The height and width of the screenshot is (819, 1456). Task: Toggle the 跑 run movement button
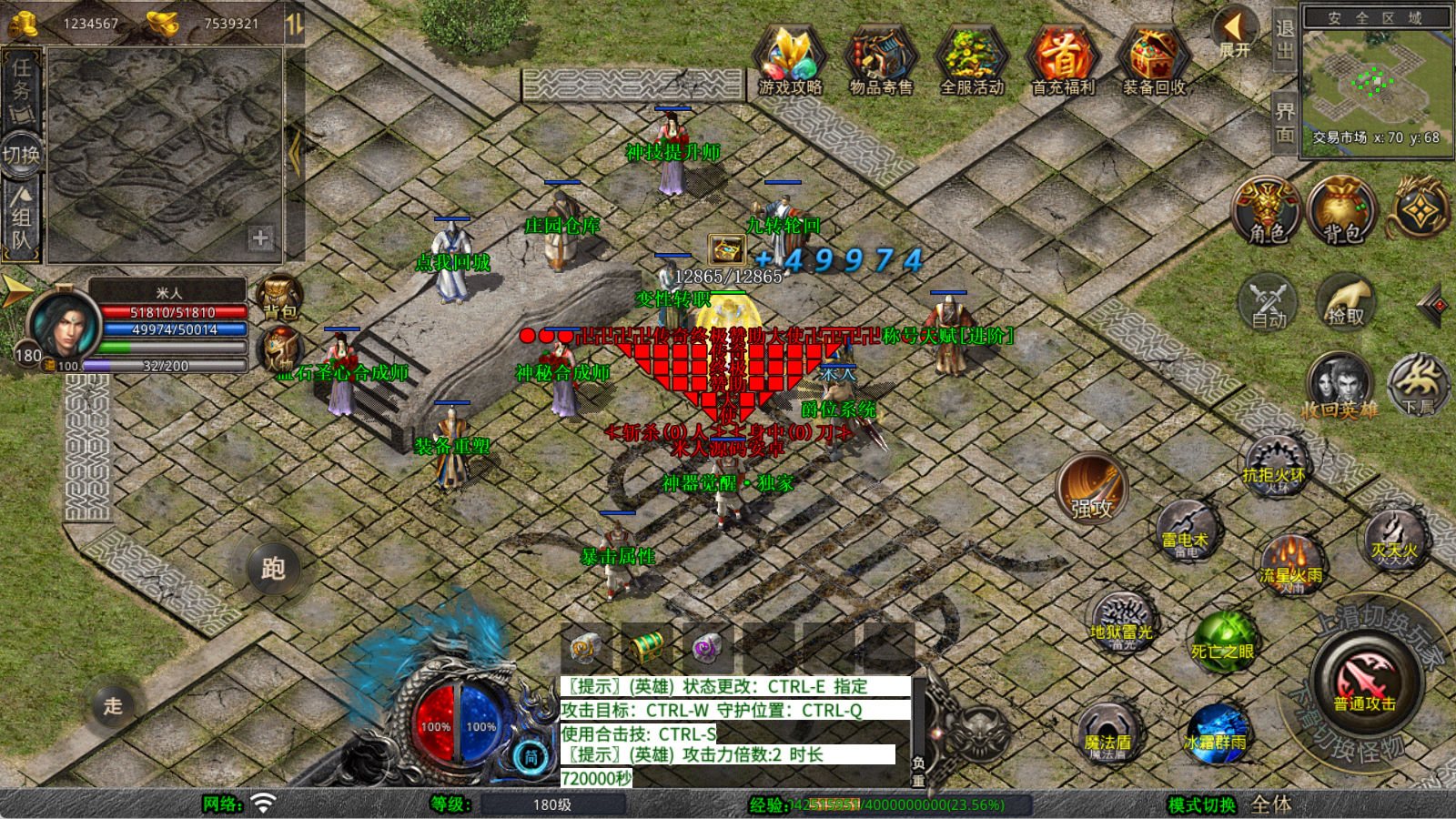[273, 569]
